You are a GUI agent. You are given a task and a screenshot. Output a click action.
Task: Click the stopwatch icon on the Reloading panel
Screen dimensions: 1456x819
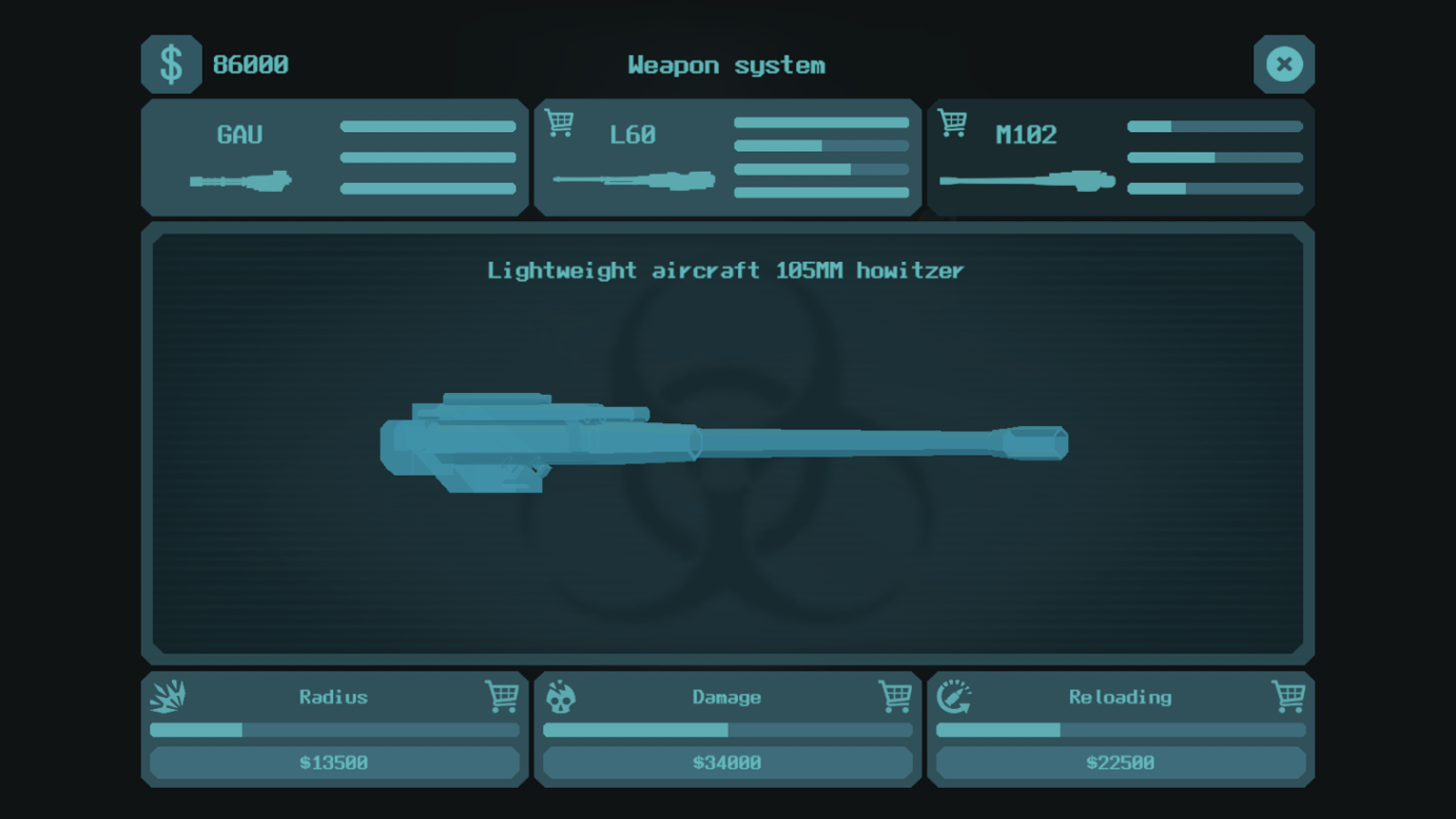point(954,697)
